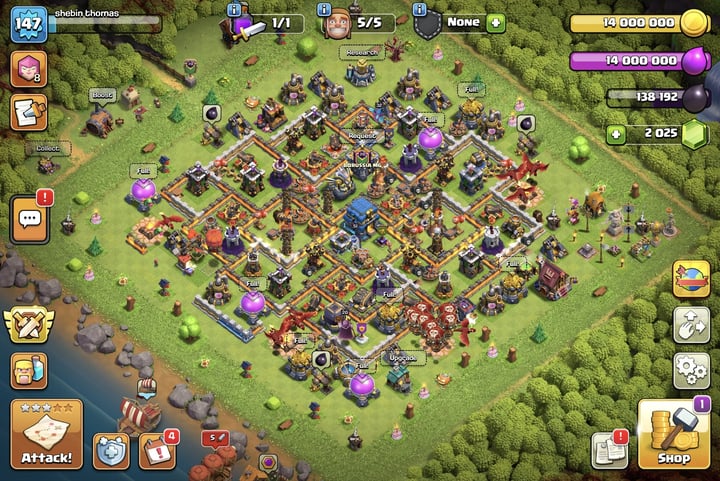The image size is (720, 481).
Task: View the army overview barbarian icon
Action: pyautogui.click(x=29, y=370)
